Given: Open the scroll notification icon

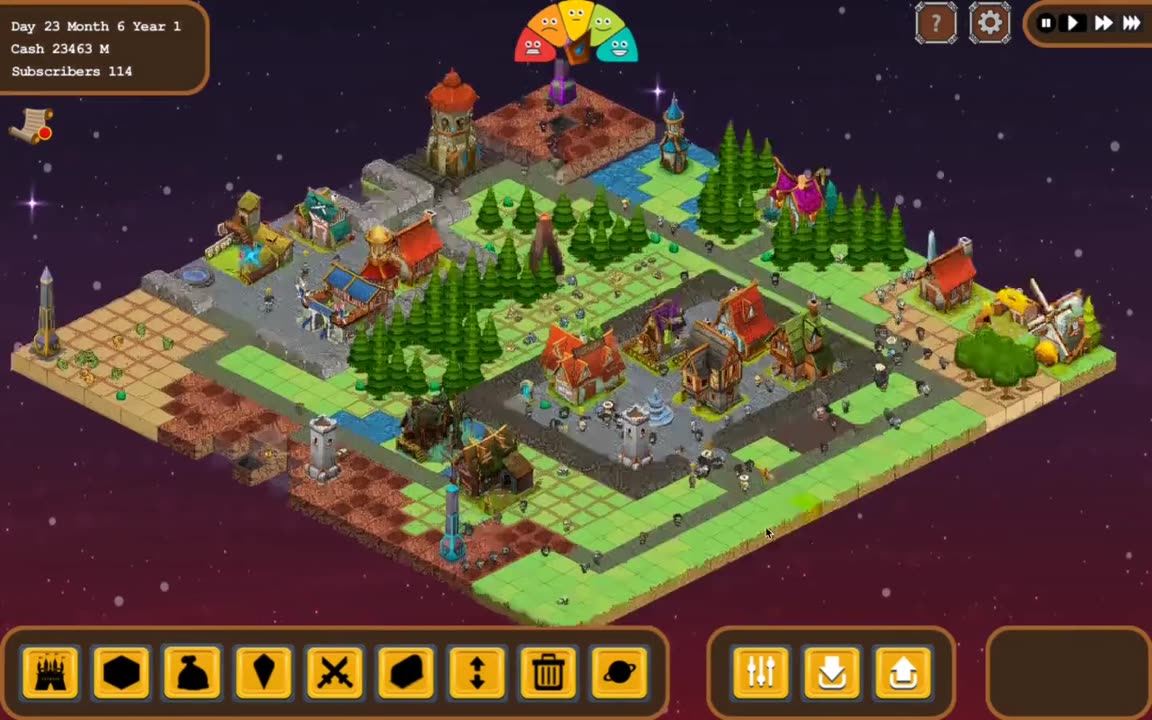Looking at the screenshot, I should (x=33, y=125).
